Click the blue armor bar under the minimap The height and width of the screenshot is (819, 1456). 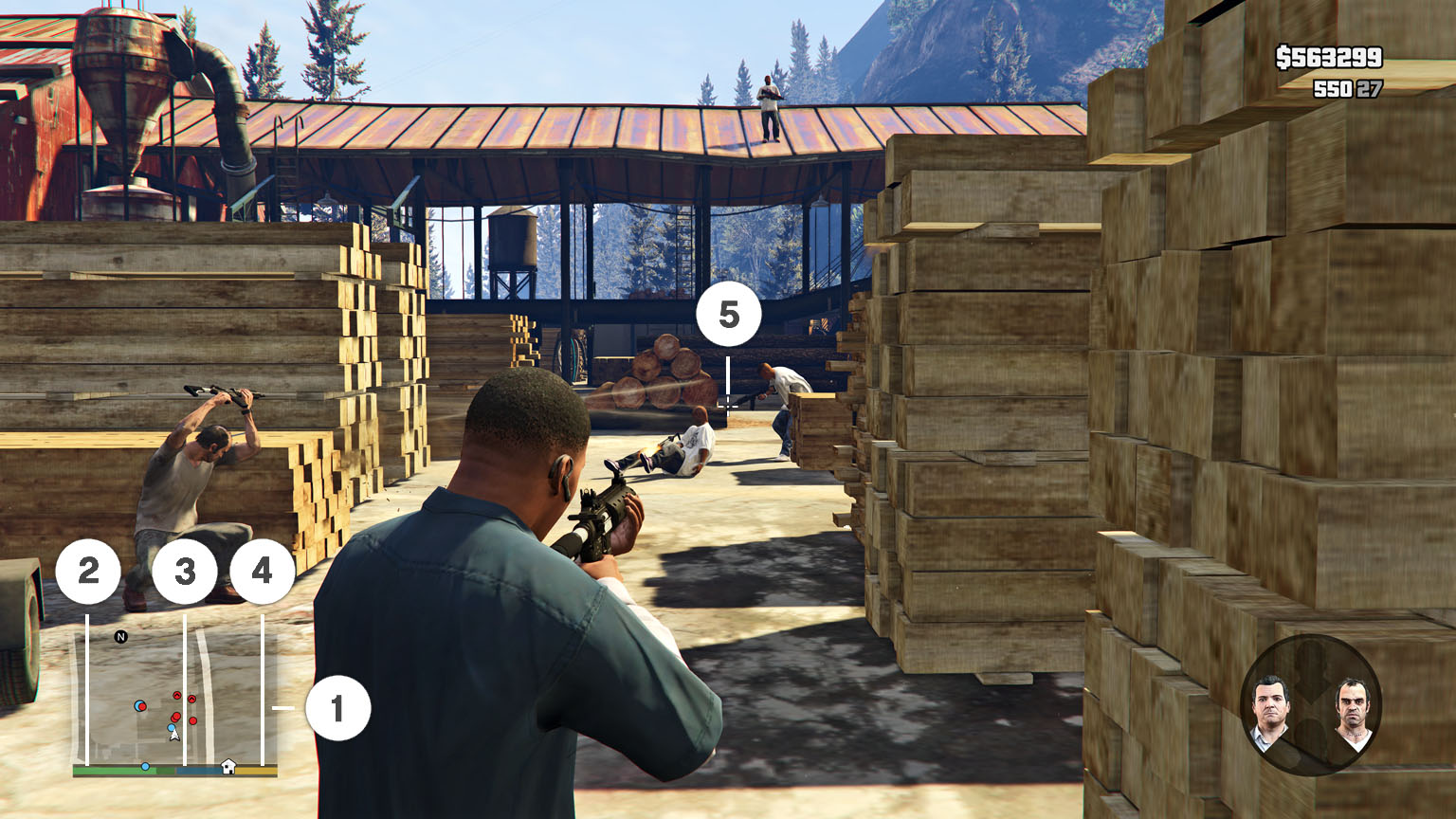[199, 770]
